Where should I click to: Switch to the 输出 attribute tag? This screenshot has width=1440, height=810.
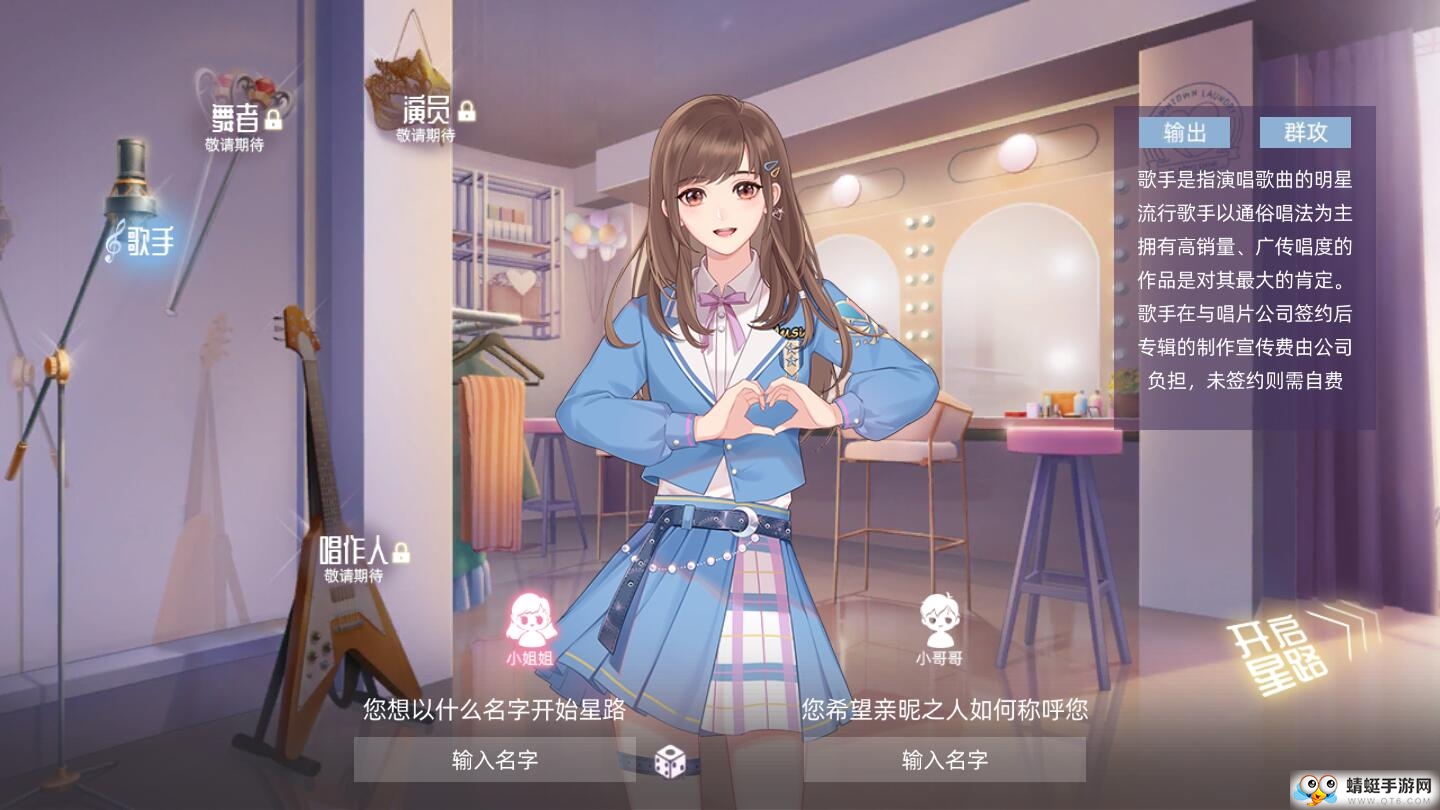(x=1184, y=132)
